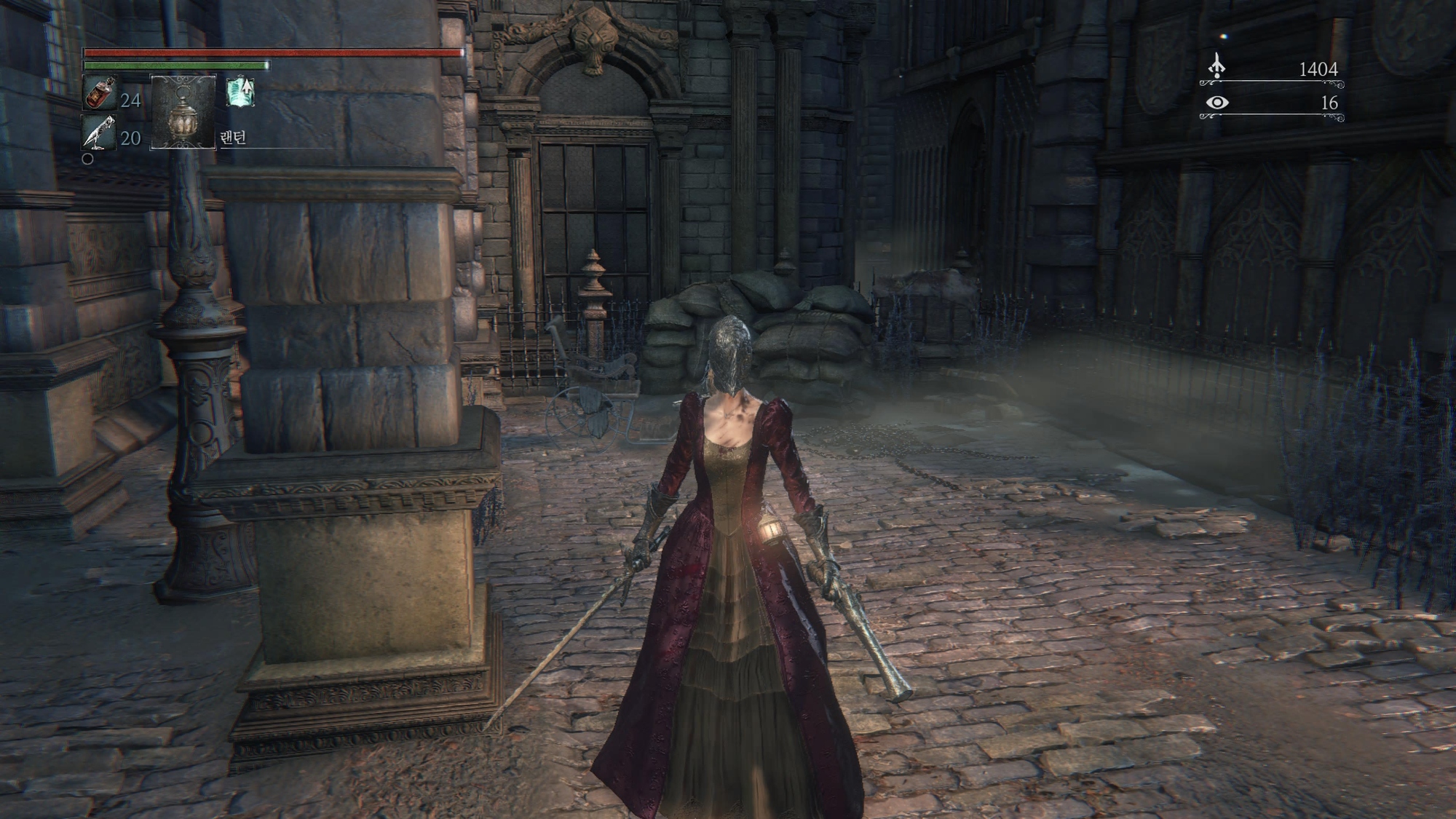Viewport: 1456px width, 819px height.
Task: Use the Hand Lantern quick item slot
Action: coord(183,112)
